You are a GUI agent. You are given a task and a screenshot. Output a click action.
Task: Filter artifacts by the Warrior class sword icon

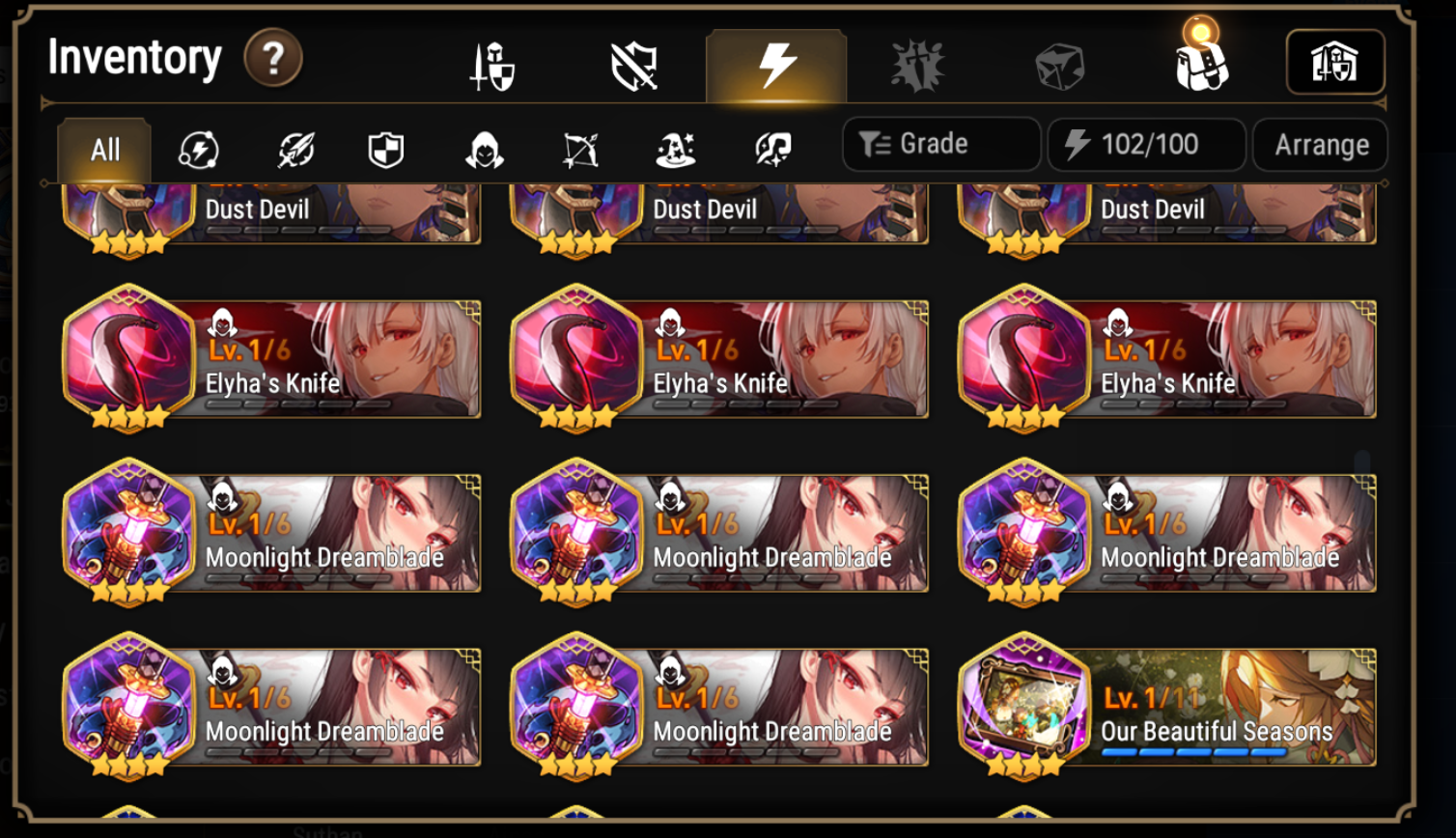coord(294,149)
